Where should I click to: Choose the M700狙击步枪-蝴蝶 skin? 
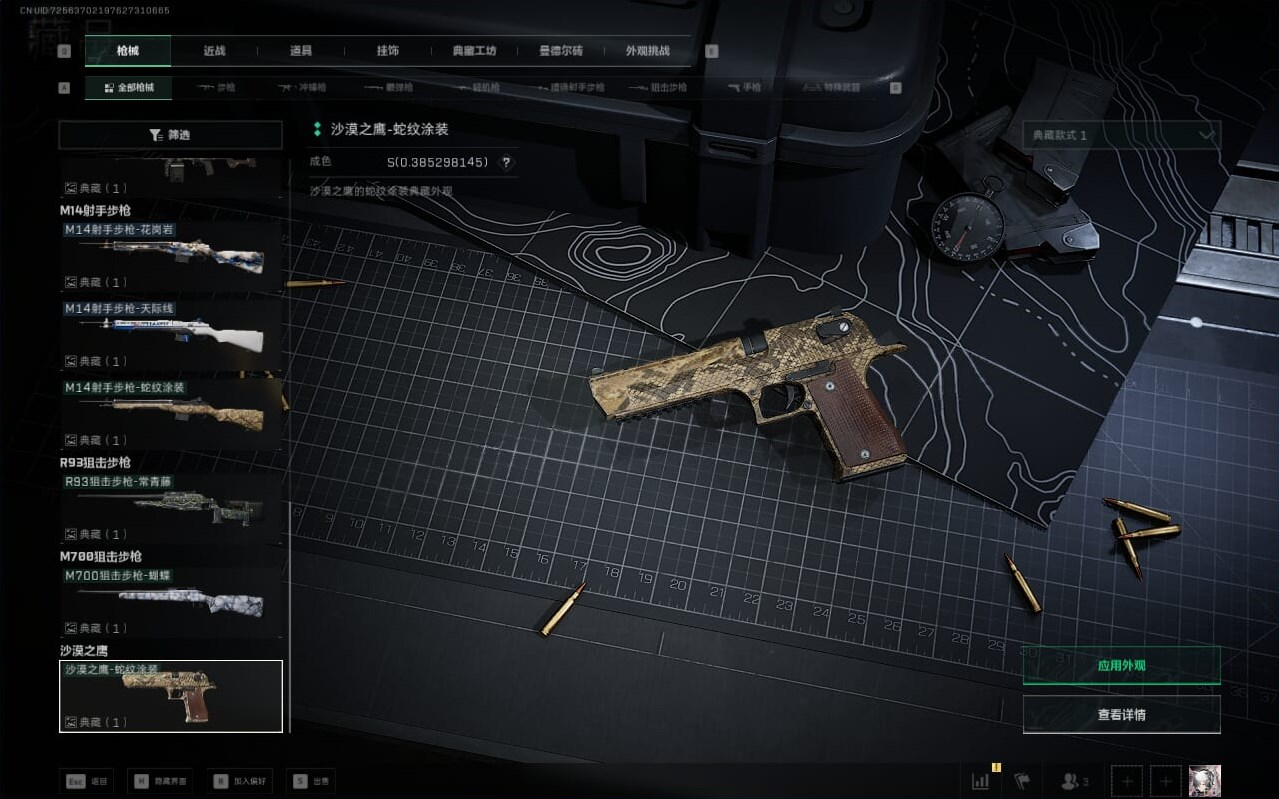(170, 602)
